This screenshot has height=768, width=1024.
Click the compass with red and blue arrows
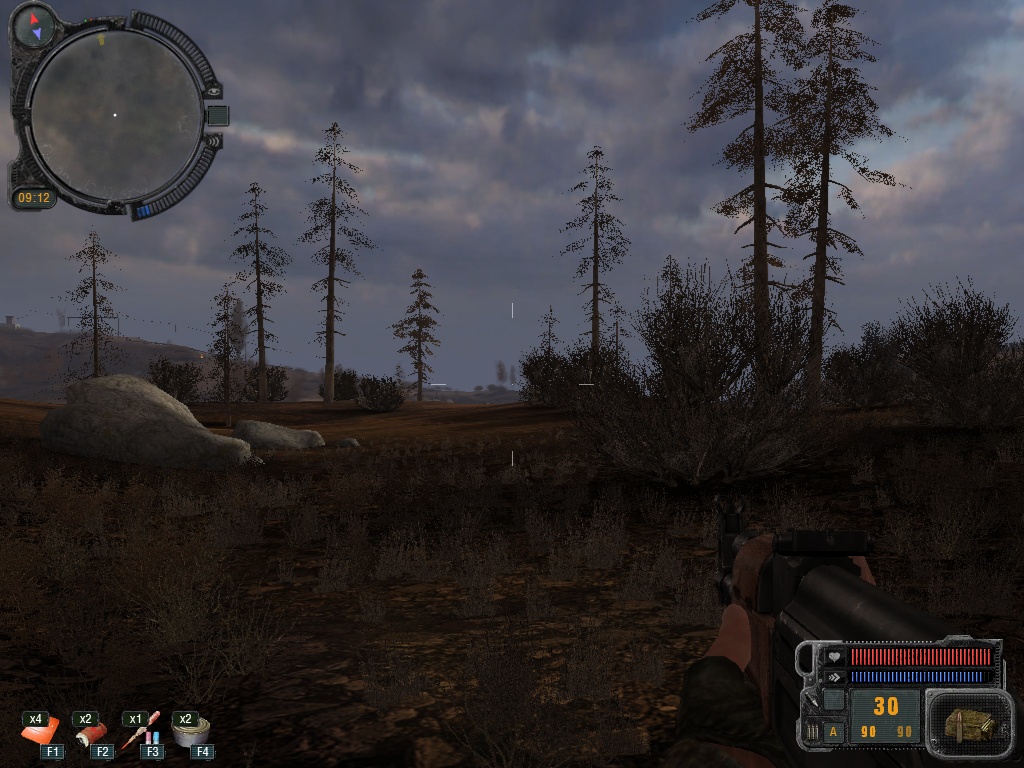(35, 25)
